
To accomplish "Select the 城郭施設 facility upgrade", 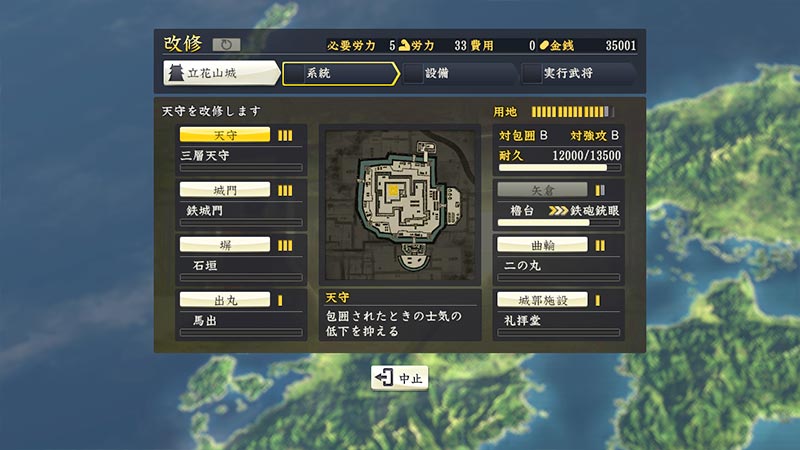I will [x=542, y=299].
